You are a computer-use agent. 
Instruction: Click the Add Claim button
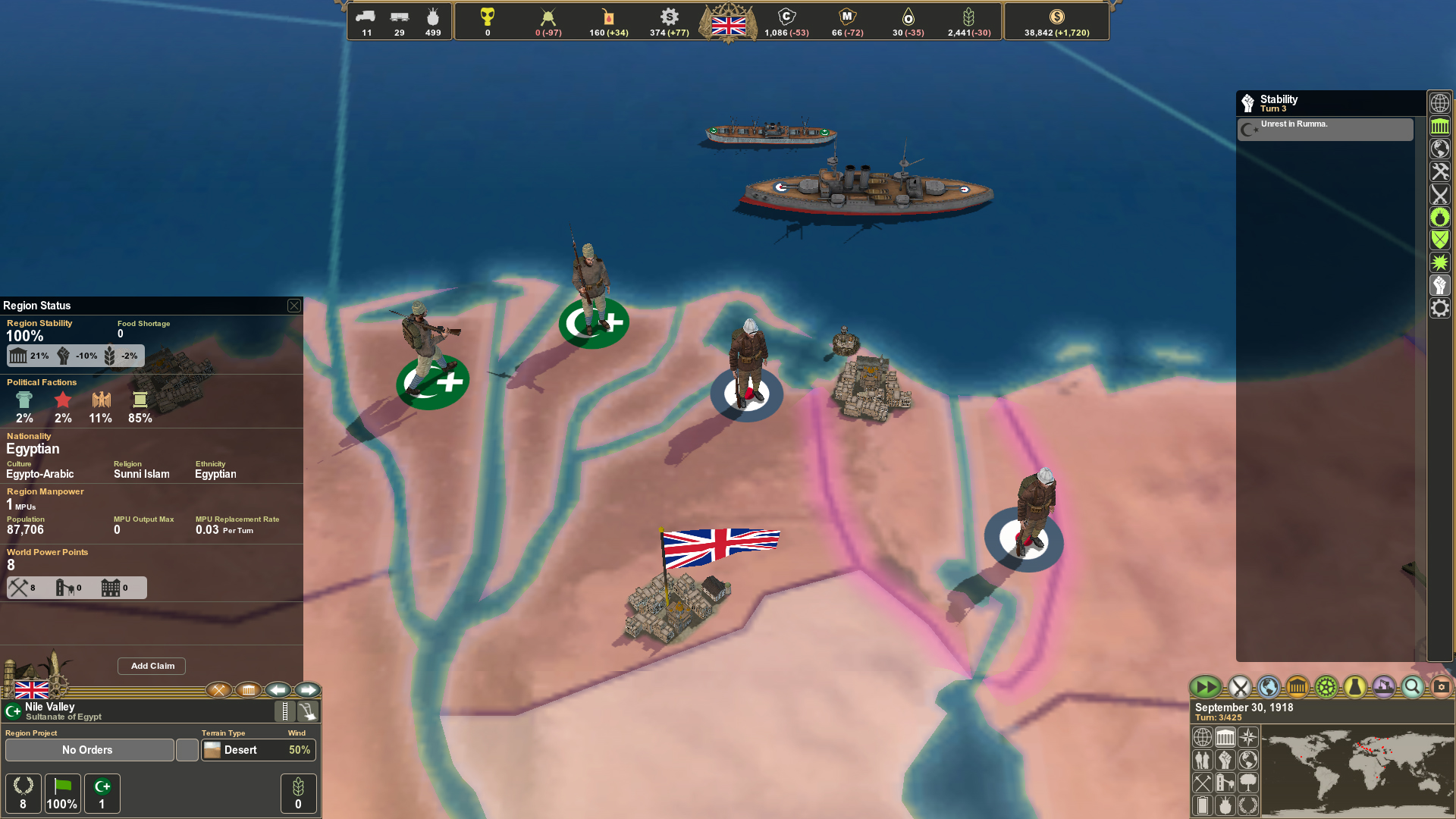[151, 666]
